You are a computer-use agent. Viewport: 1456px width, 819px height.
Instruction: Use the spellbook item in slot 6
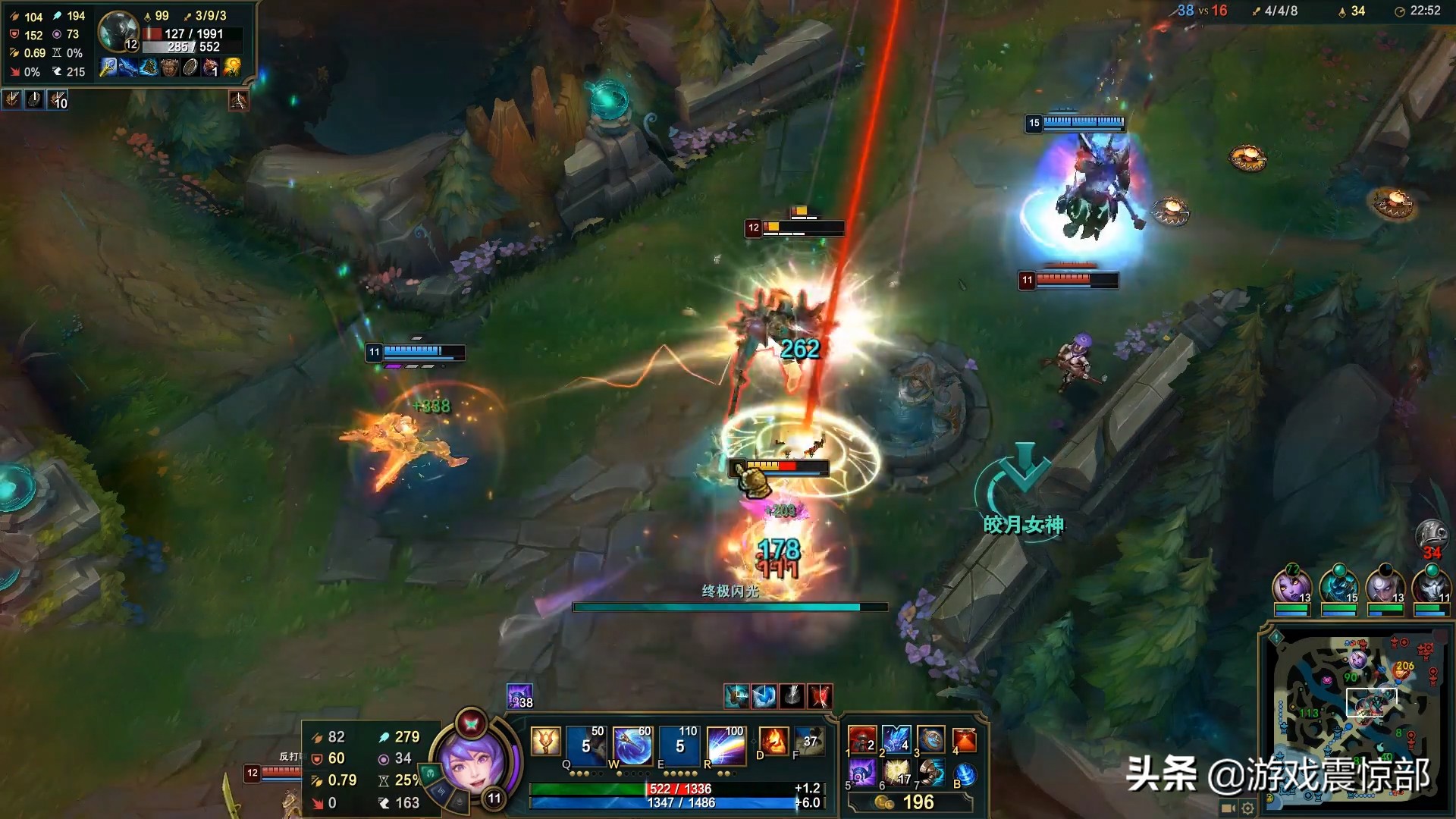point(896,773)
